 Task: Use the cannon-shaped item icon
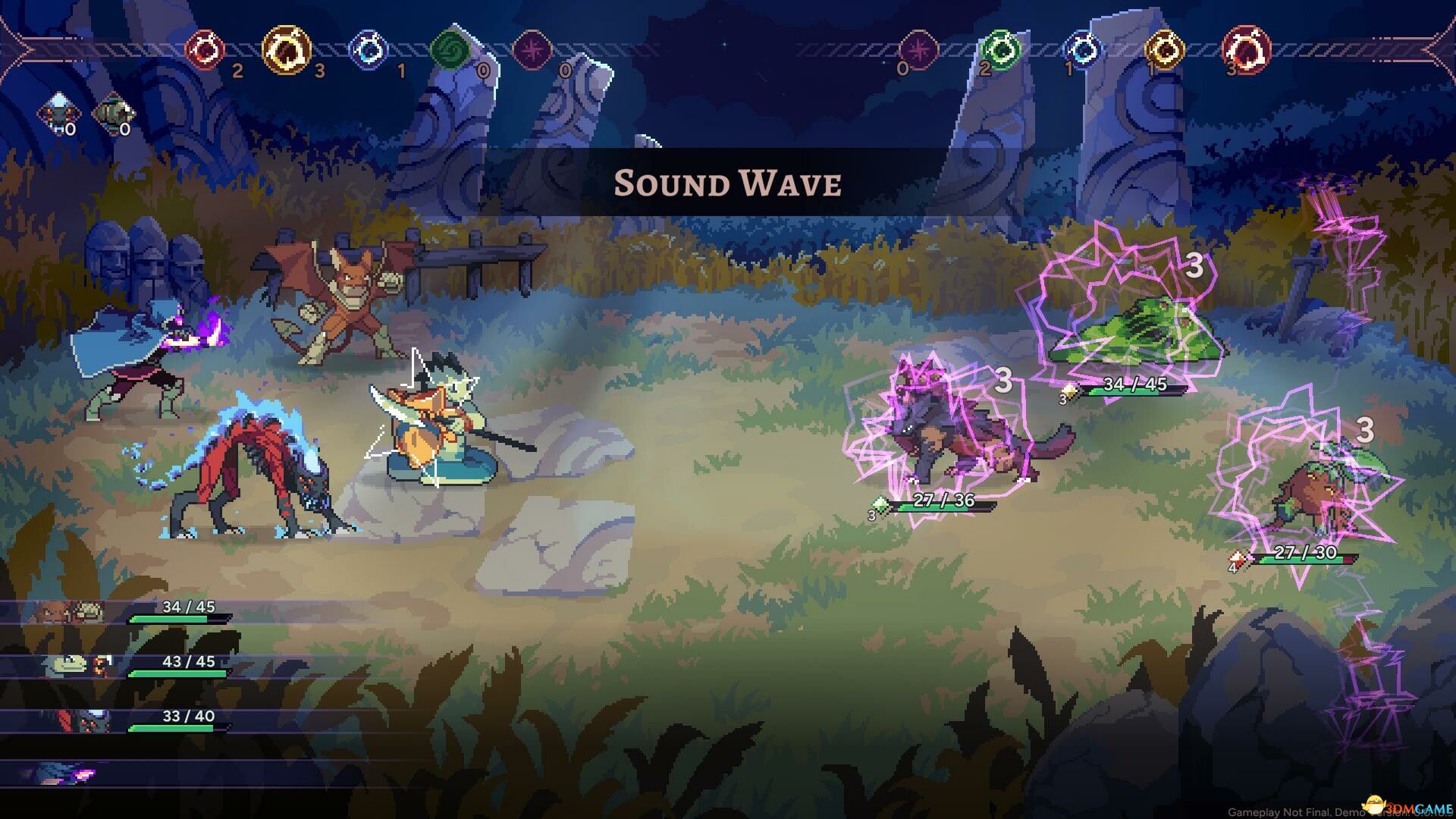coord(113,113)
